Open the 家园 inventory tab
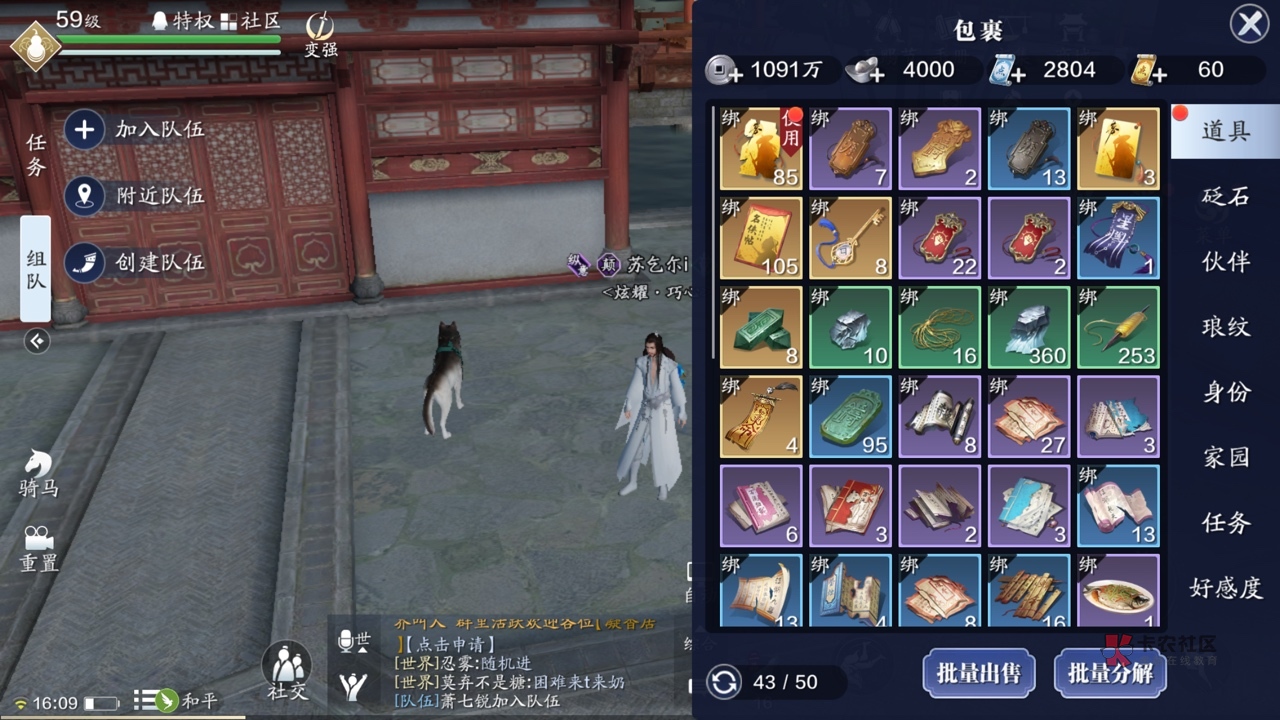Viewport: 1280px width, 720px height. (x=1225, y=457)
